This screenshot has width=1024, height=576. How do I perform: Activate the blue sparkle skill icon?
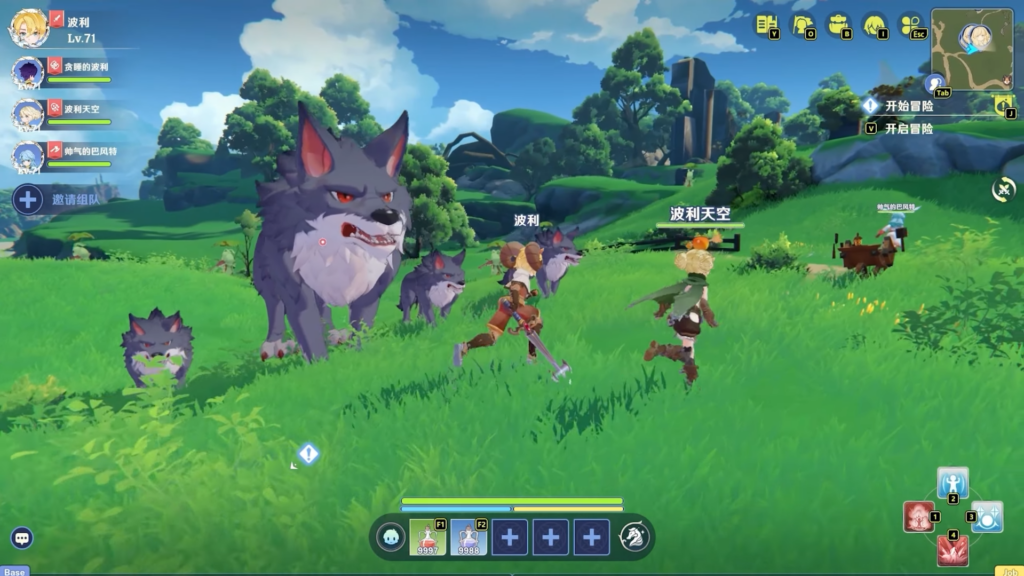[986, 517]
